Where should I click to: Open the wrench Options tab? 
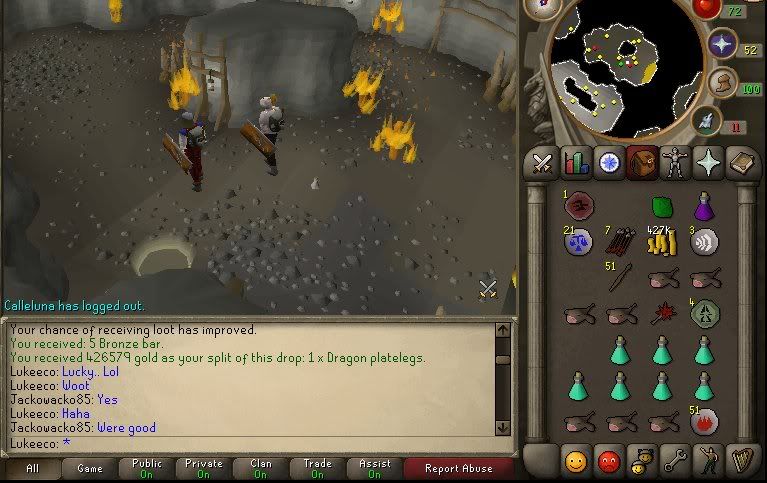[x=674, y=461]
